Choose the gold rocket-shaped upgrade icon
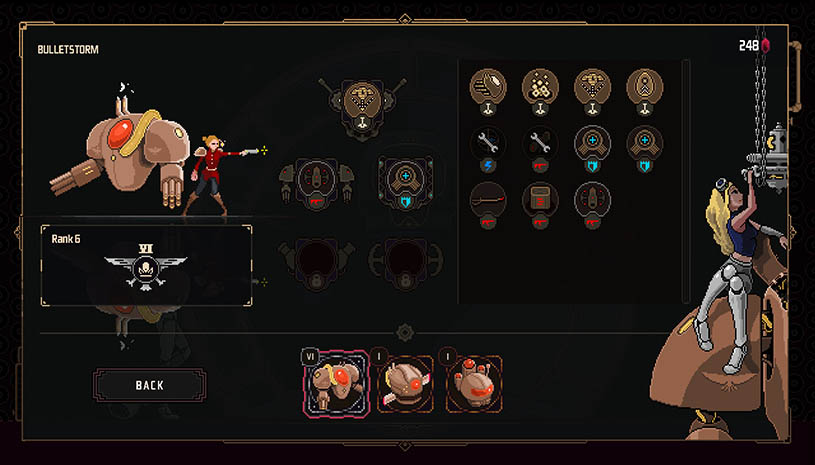Viewport: 815px width, 465px height. pos(644,87)
